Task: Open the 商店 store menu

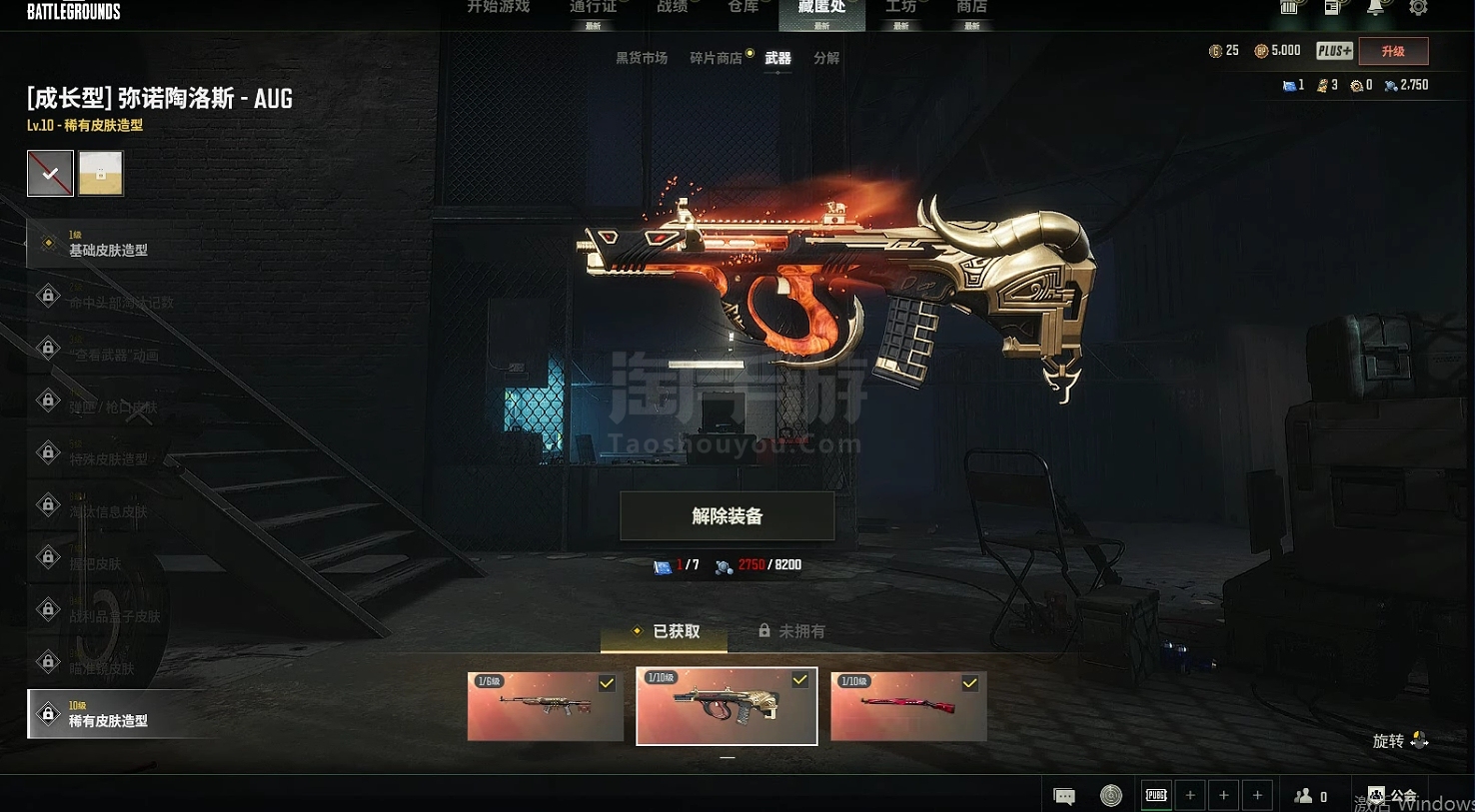Action: (x=971, y=8)
